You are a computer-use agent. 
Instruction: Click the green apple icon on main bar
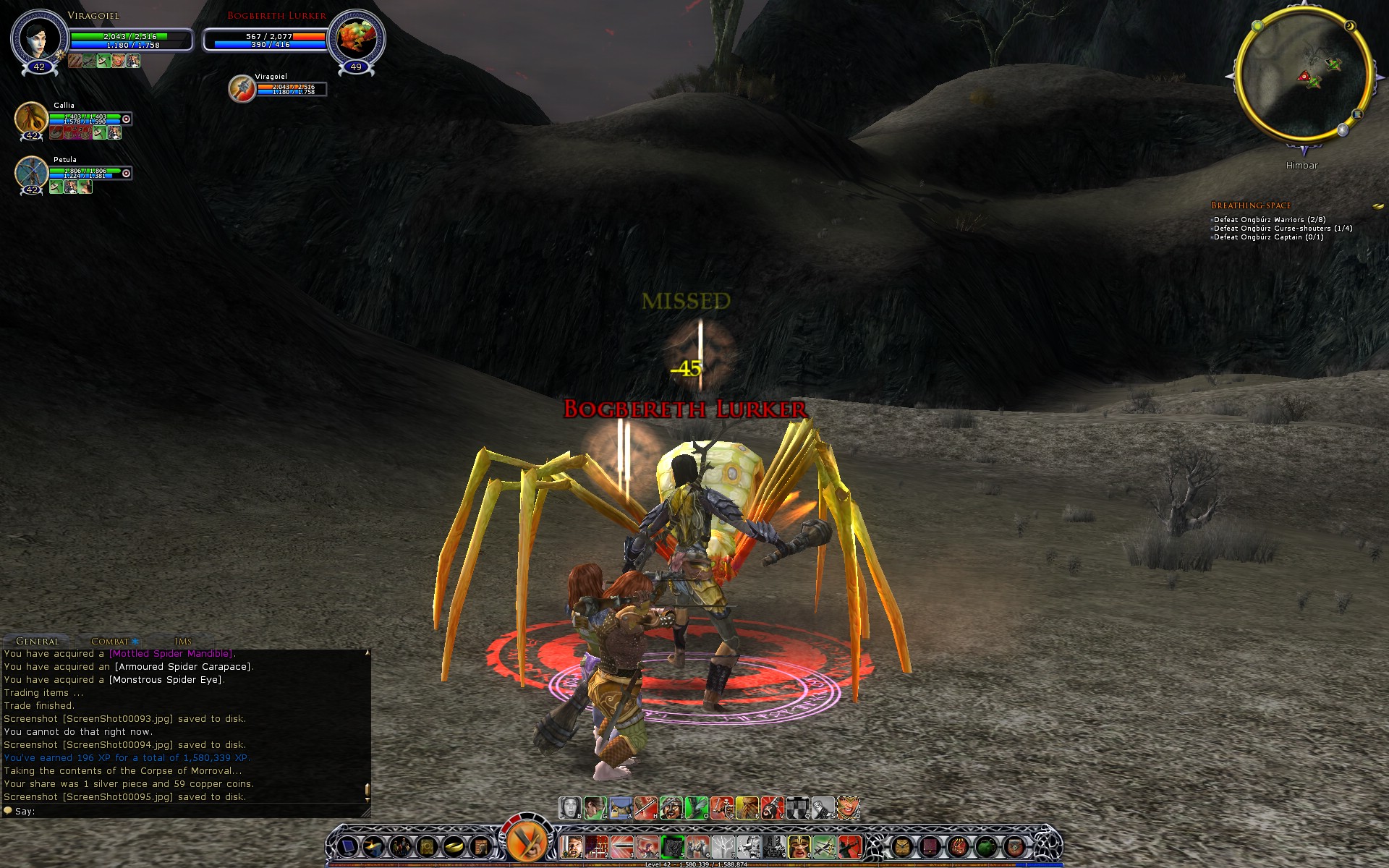pos(986,846)
